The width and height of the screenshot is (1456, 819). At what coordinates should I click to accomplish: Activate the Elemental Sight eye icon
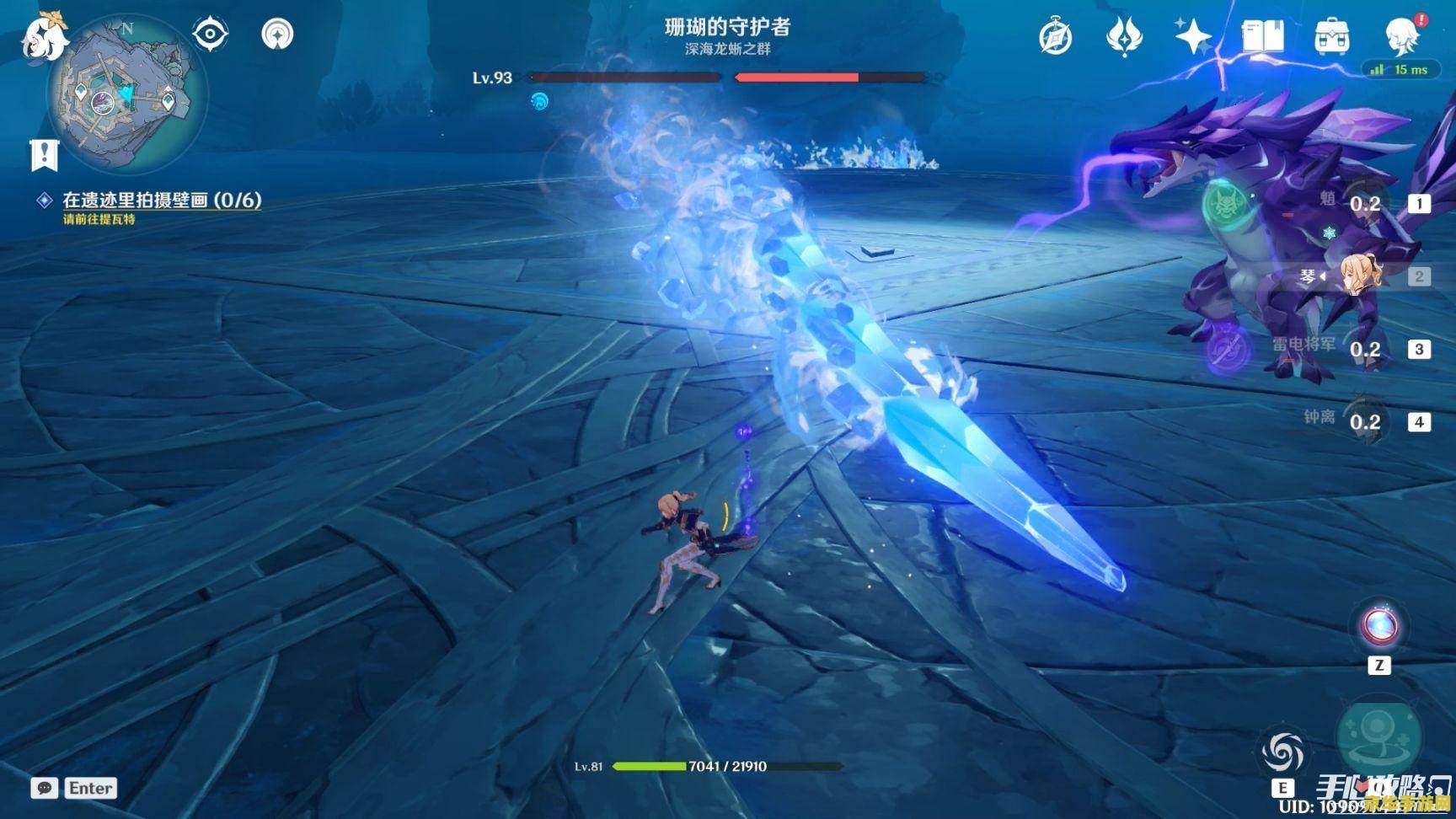(210, 32)
